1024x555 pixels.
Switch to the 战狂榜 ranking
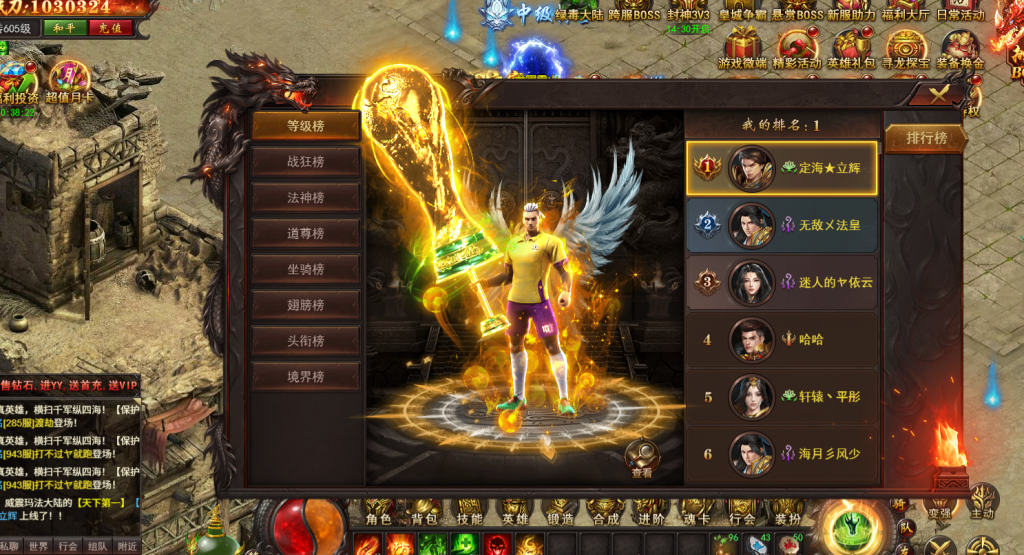305,162
